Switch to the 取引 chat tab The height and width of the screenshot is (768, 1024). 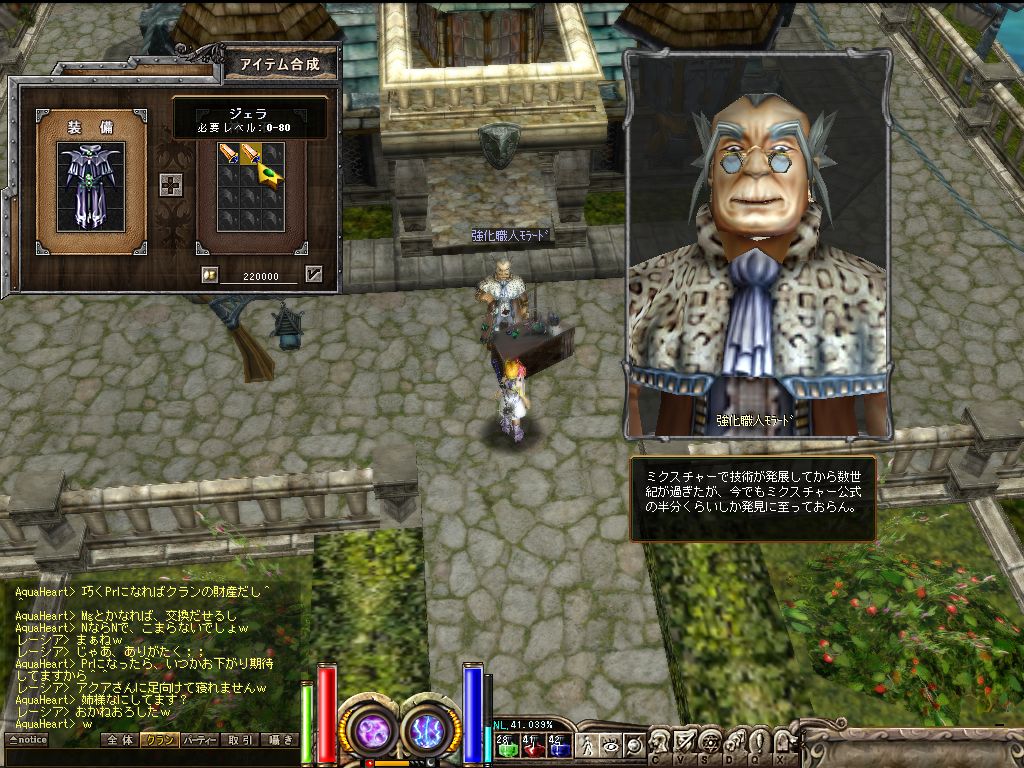coord(240,740)
